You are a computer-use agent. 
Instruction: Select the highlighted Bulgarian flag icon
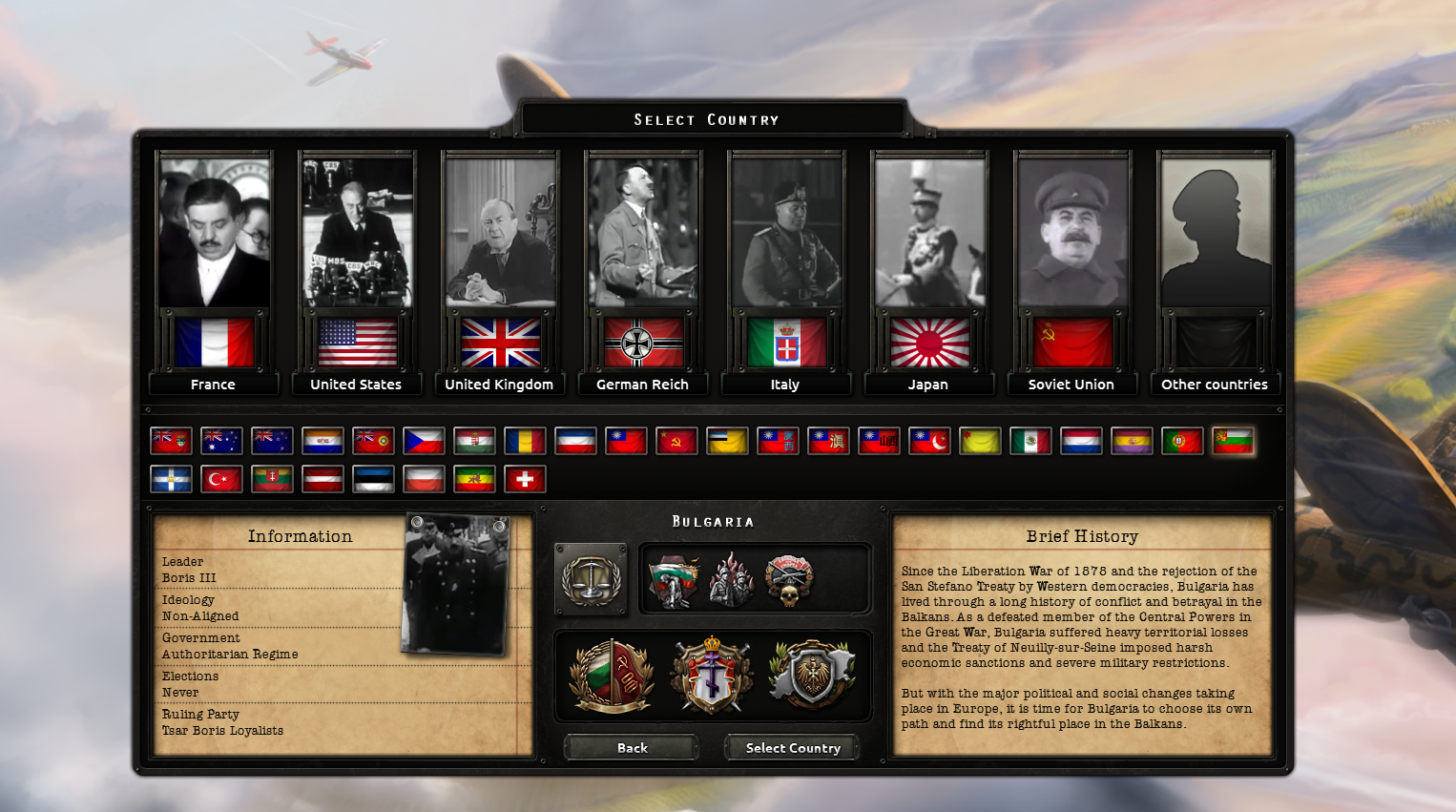click(x=1233, y=441)
